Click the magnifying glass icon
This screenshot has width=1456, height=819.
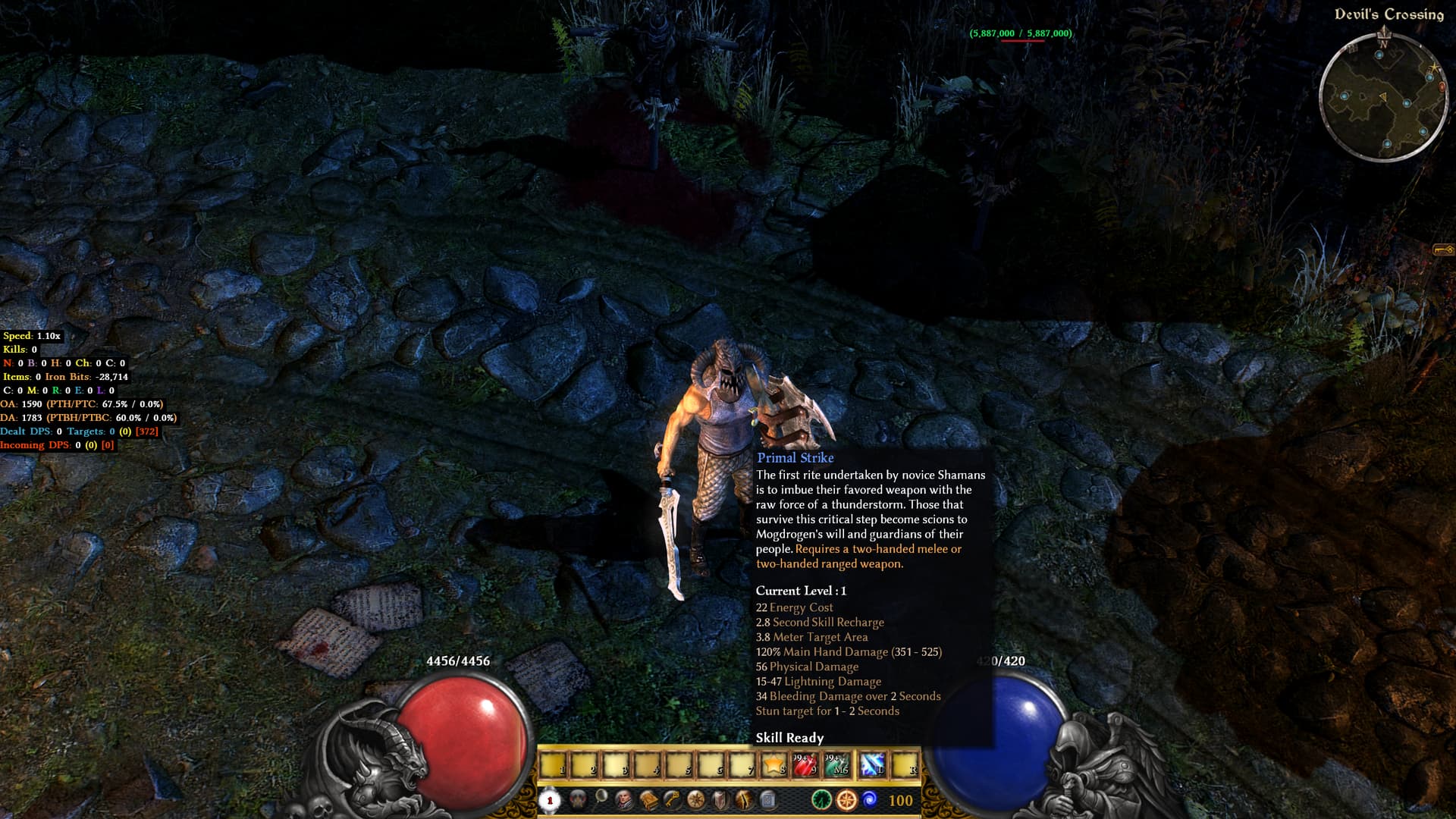pos(601,797)
